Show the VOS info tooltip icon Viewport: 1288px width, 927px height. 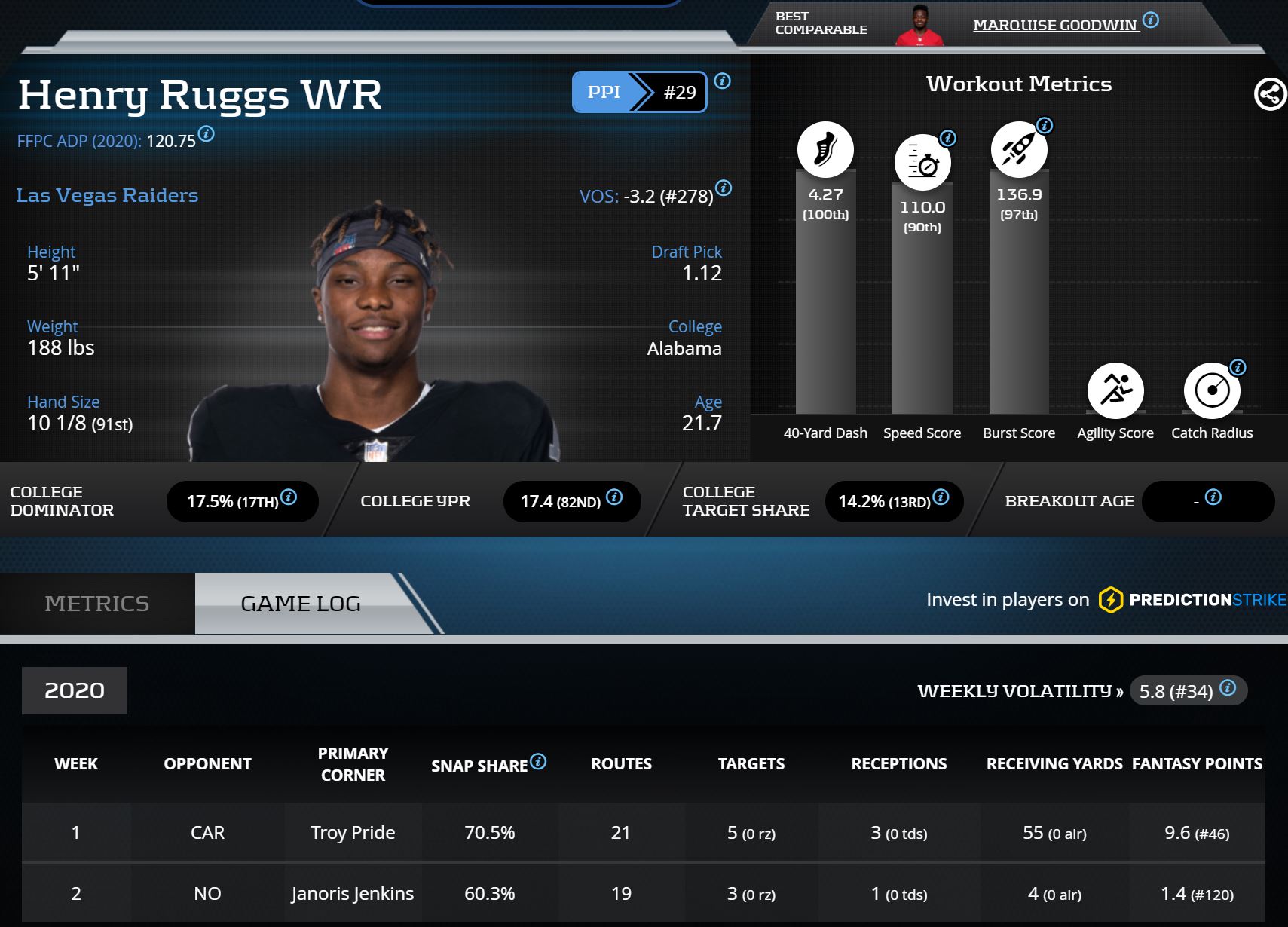point(724,188)
